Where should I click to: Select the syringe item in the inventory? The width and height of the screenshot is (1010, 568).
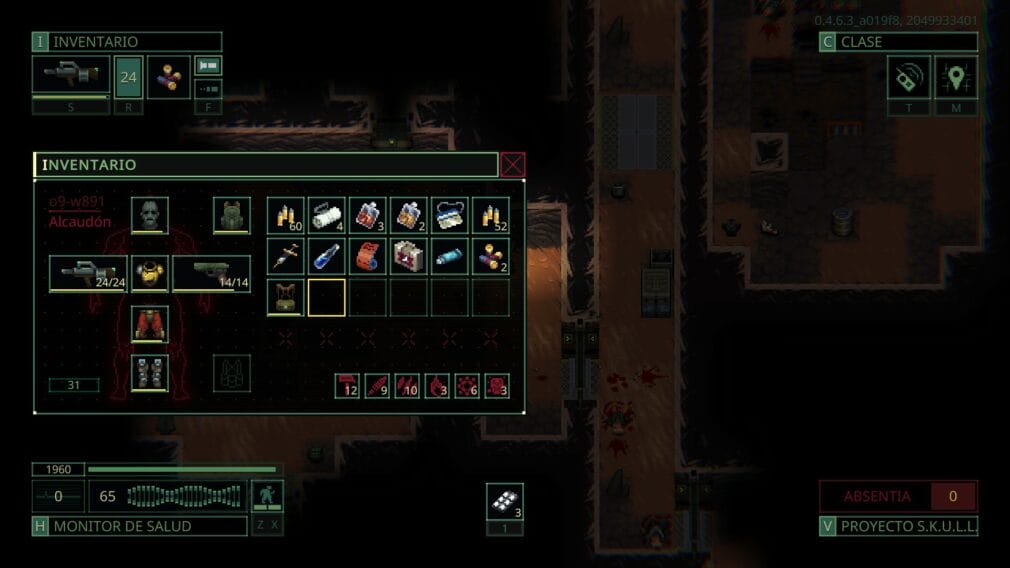point(286,256)
